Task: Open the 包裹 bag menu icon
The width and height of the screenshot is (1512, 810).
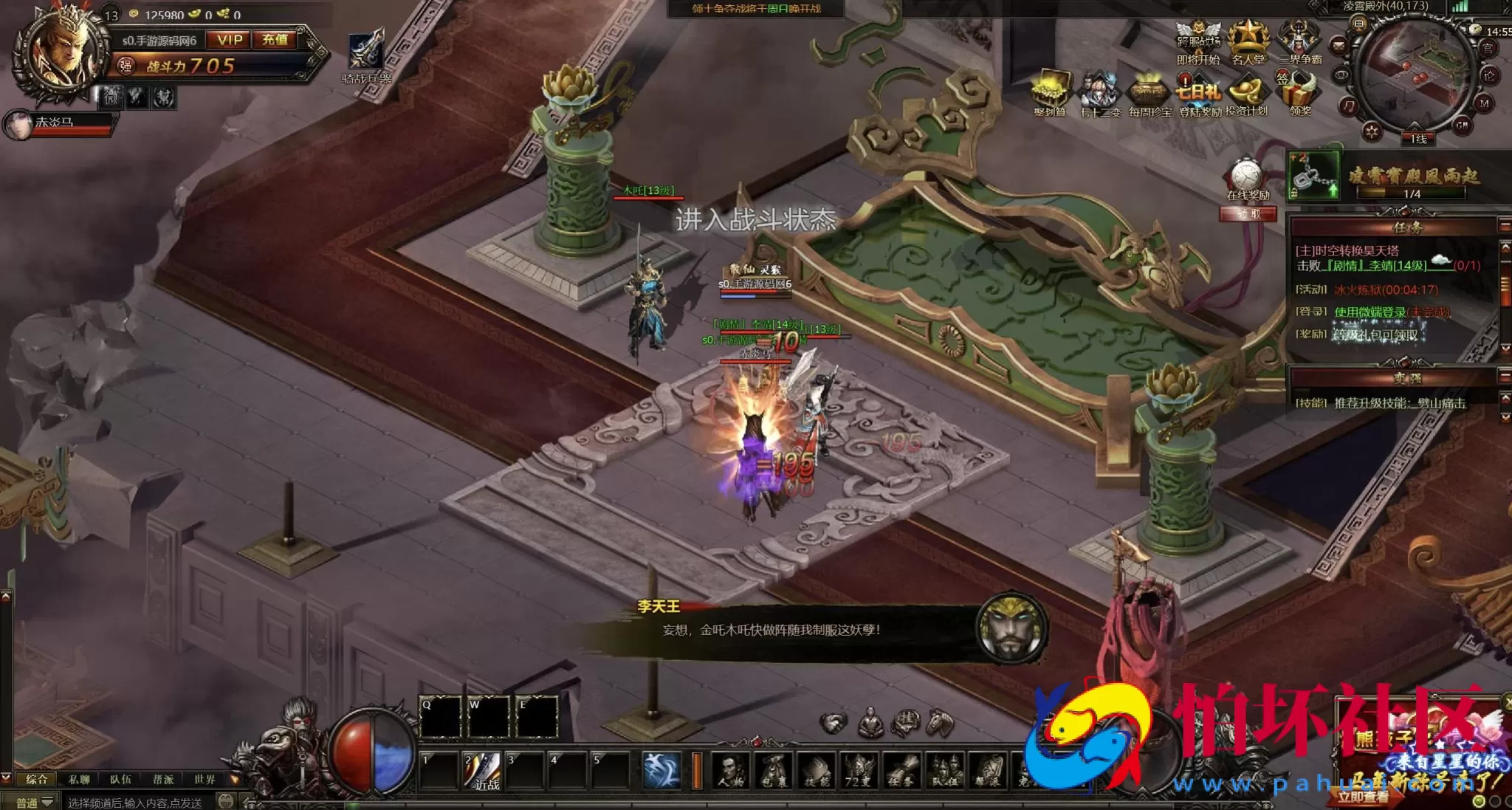Action: point(774,771)
